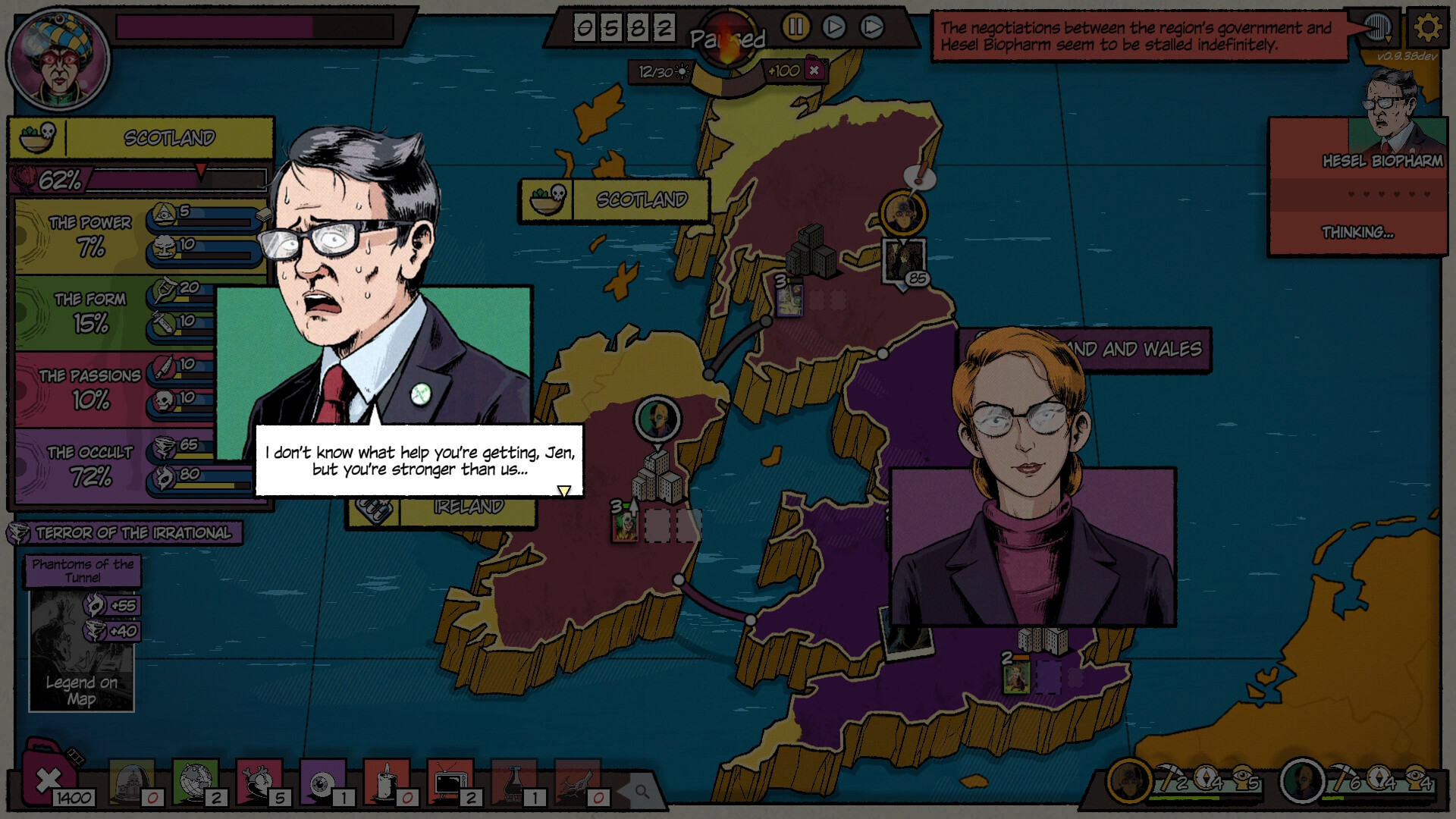The height and width of the screenshot is (819, 1456).
Task: Select the Hesel Biopharm opponent panel
Action: point(1357,186)
